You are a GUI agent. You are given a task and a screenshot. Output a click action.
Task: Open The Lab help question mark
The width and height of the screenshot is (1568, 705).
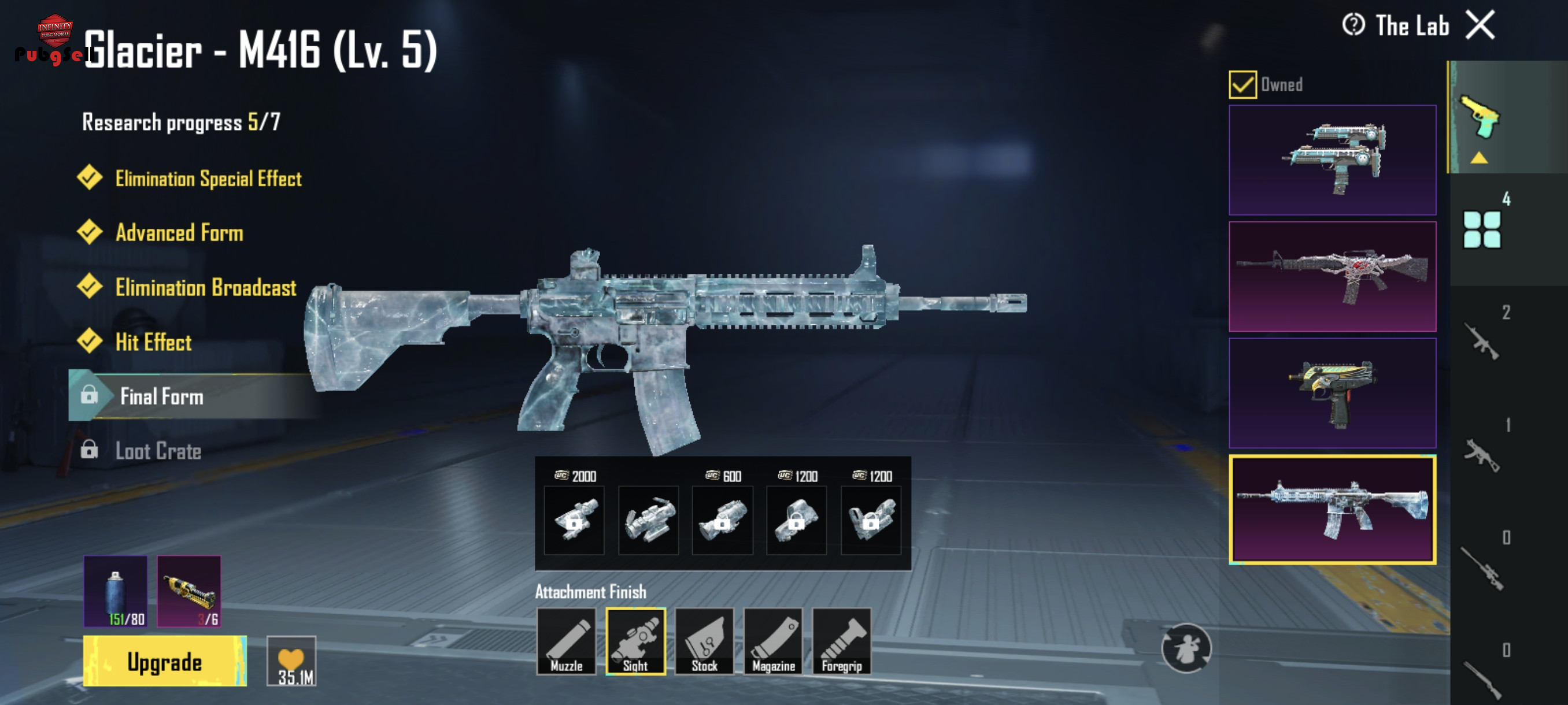[1353, 25]
